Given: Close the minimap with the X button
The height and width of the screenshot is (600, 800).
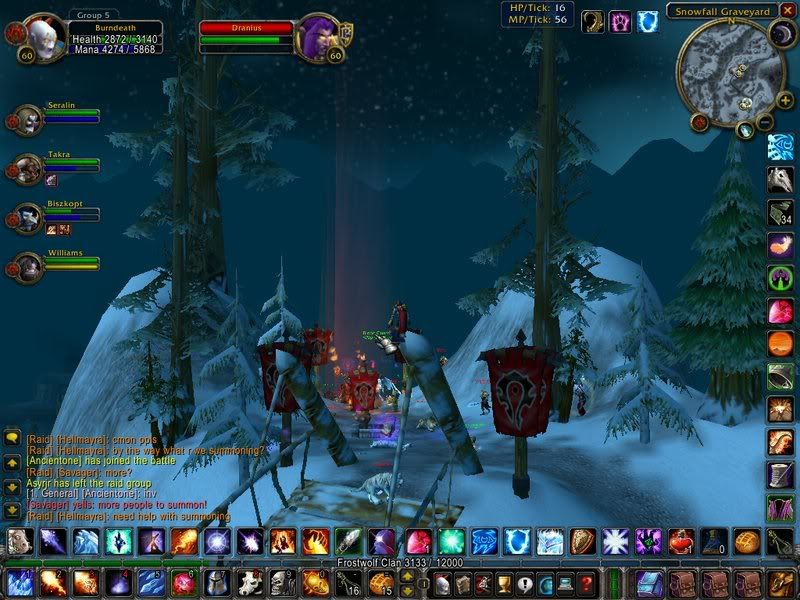Looking at the screenshot, I should 789,11.
